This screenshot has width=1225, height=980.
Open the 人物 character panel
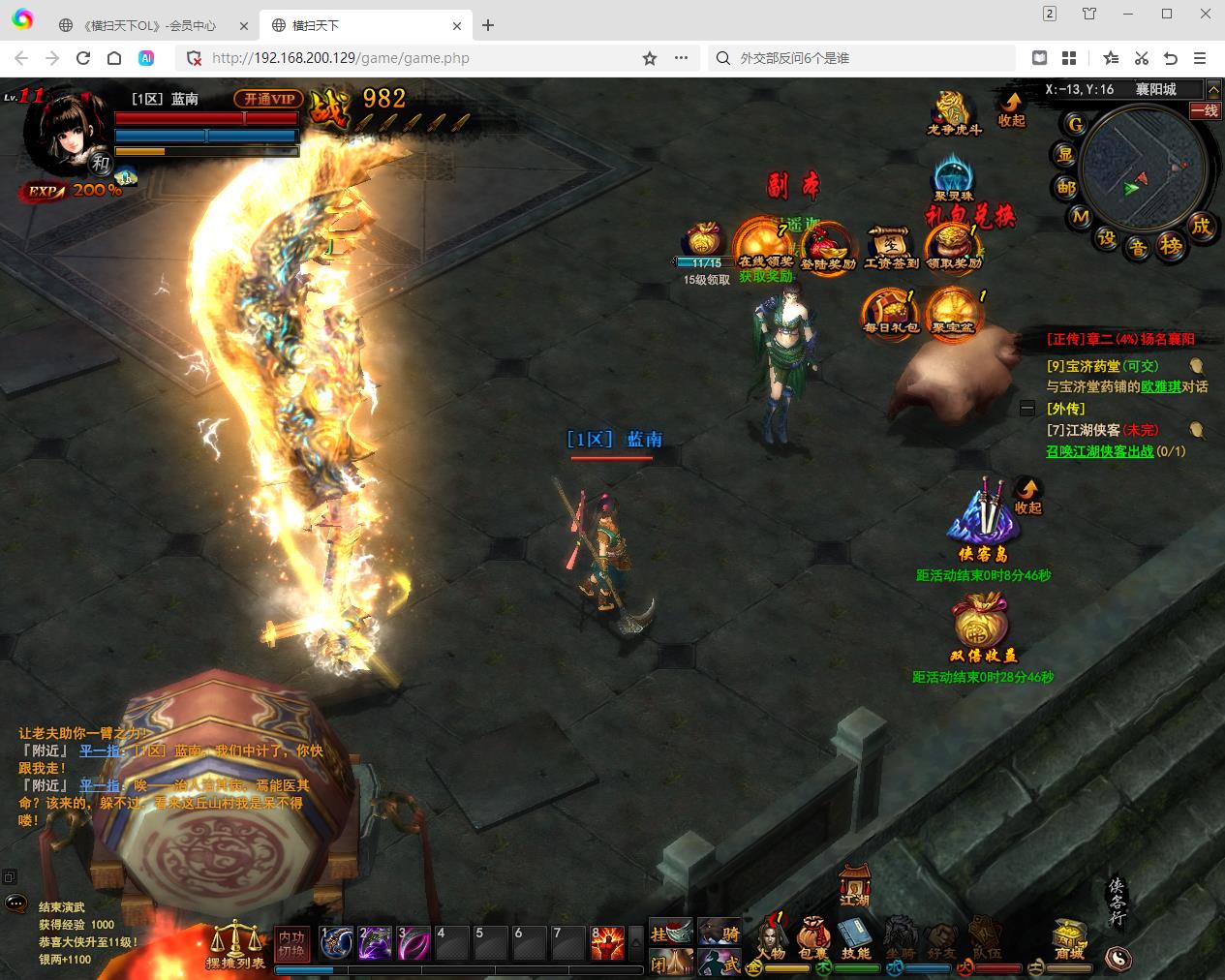771,937
